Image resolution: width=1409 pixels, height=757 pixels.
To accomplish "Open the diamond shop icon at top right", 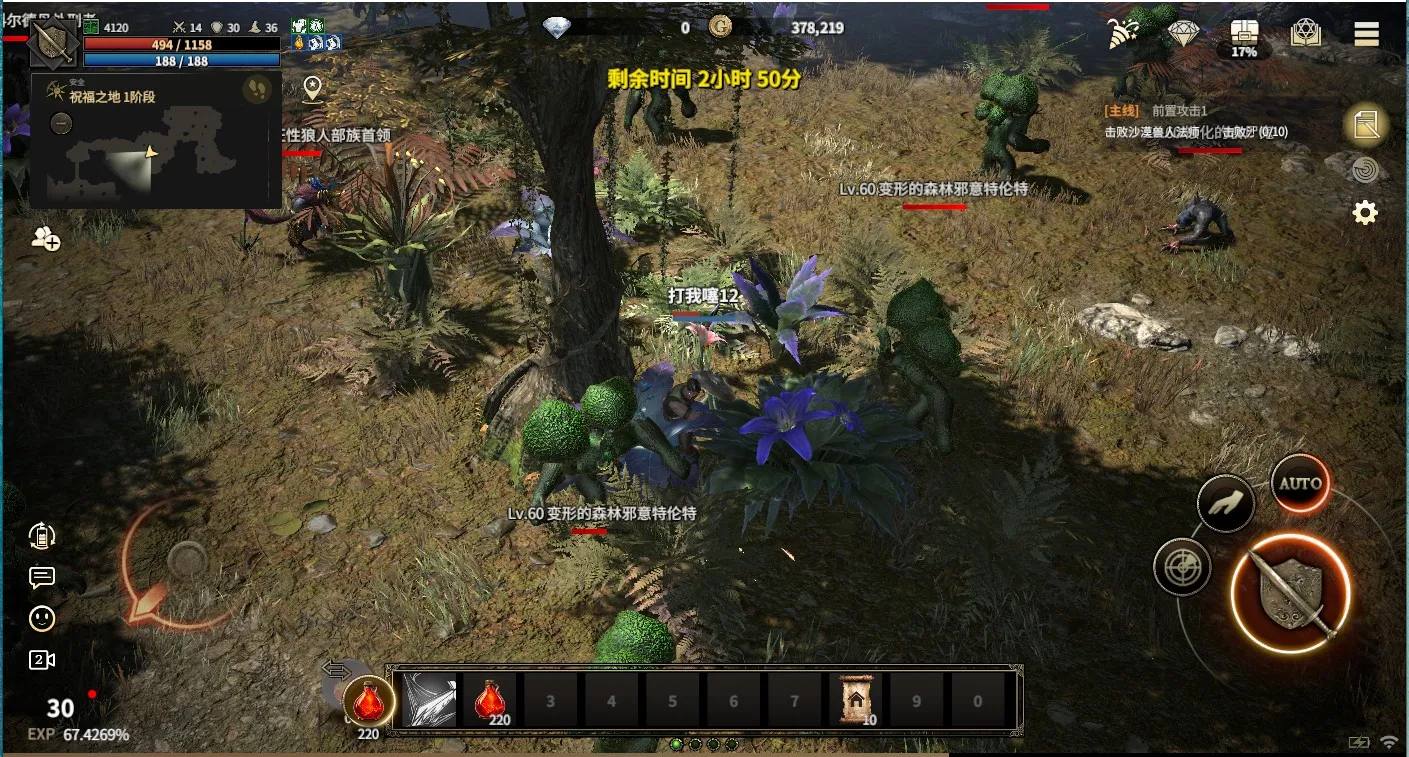I will point(1184,33).
